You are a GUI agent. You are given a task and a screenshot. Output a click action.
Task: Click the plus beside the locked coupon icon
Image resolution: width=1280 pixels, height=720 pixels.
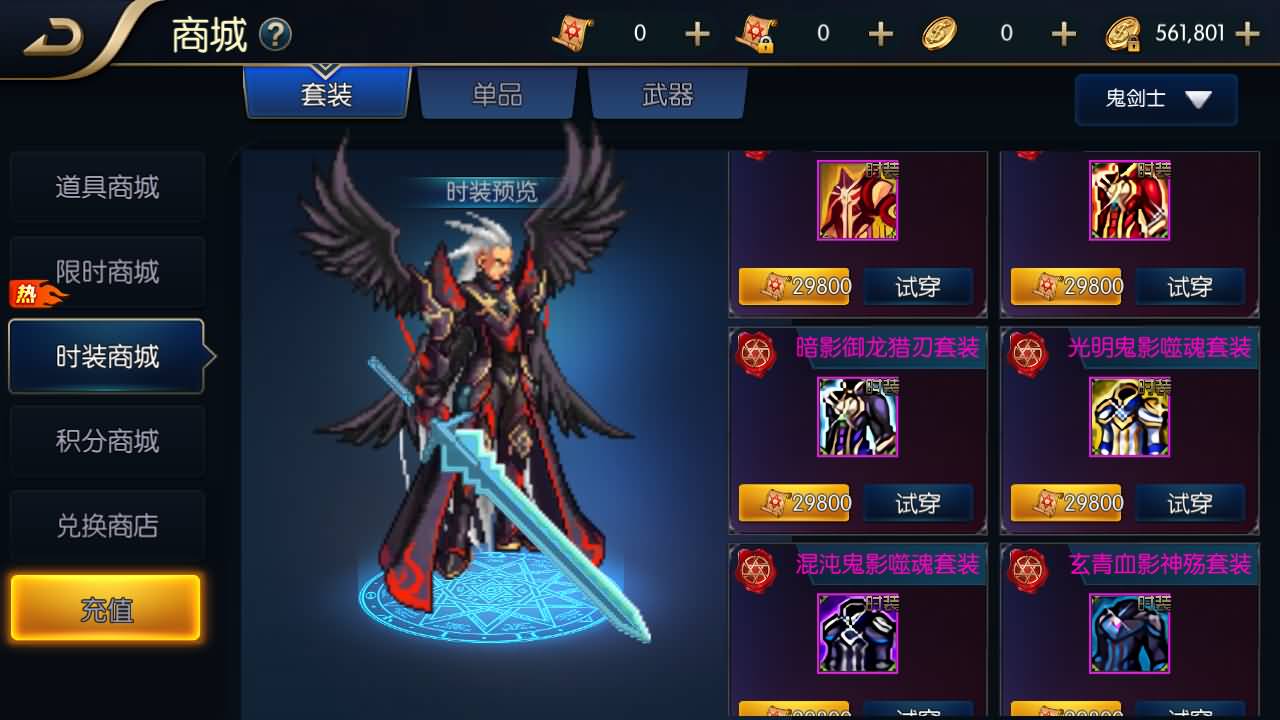pyautogui.click(x=880, y=33)
